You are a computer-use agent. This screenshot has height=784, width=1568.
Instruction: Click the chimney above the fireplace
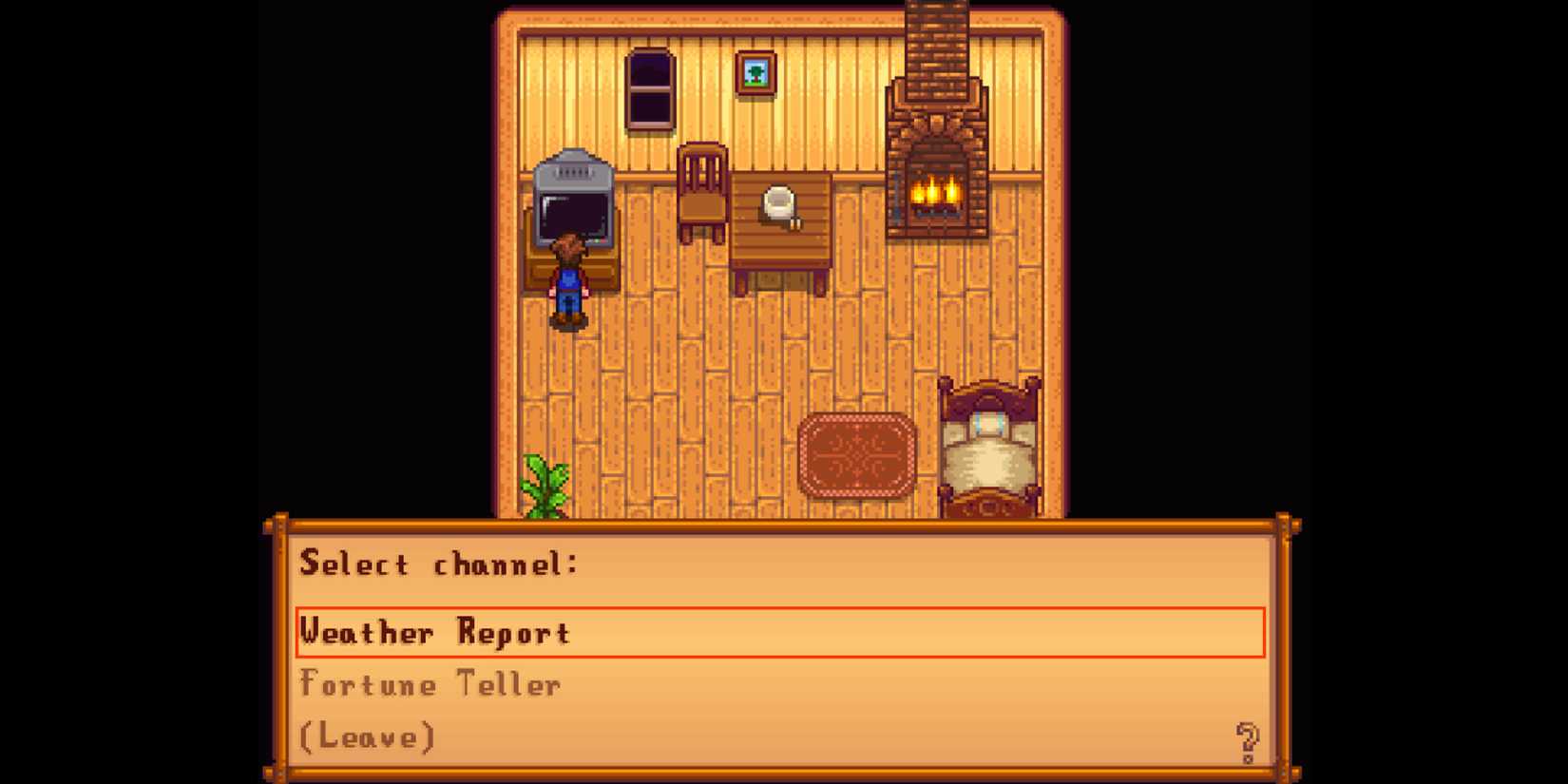tap(936, 48)
